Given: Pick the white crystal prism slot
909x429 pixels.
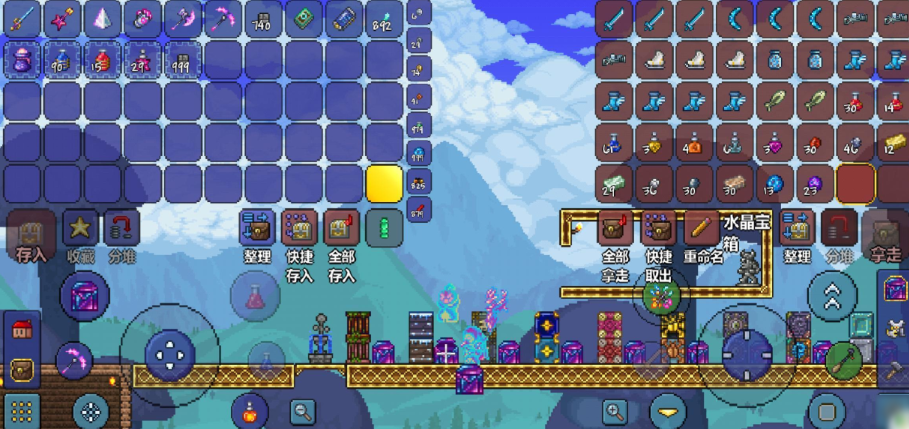Looking at the screenshot, I should 103,18.
